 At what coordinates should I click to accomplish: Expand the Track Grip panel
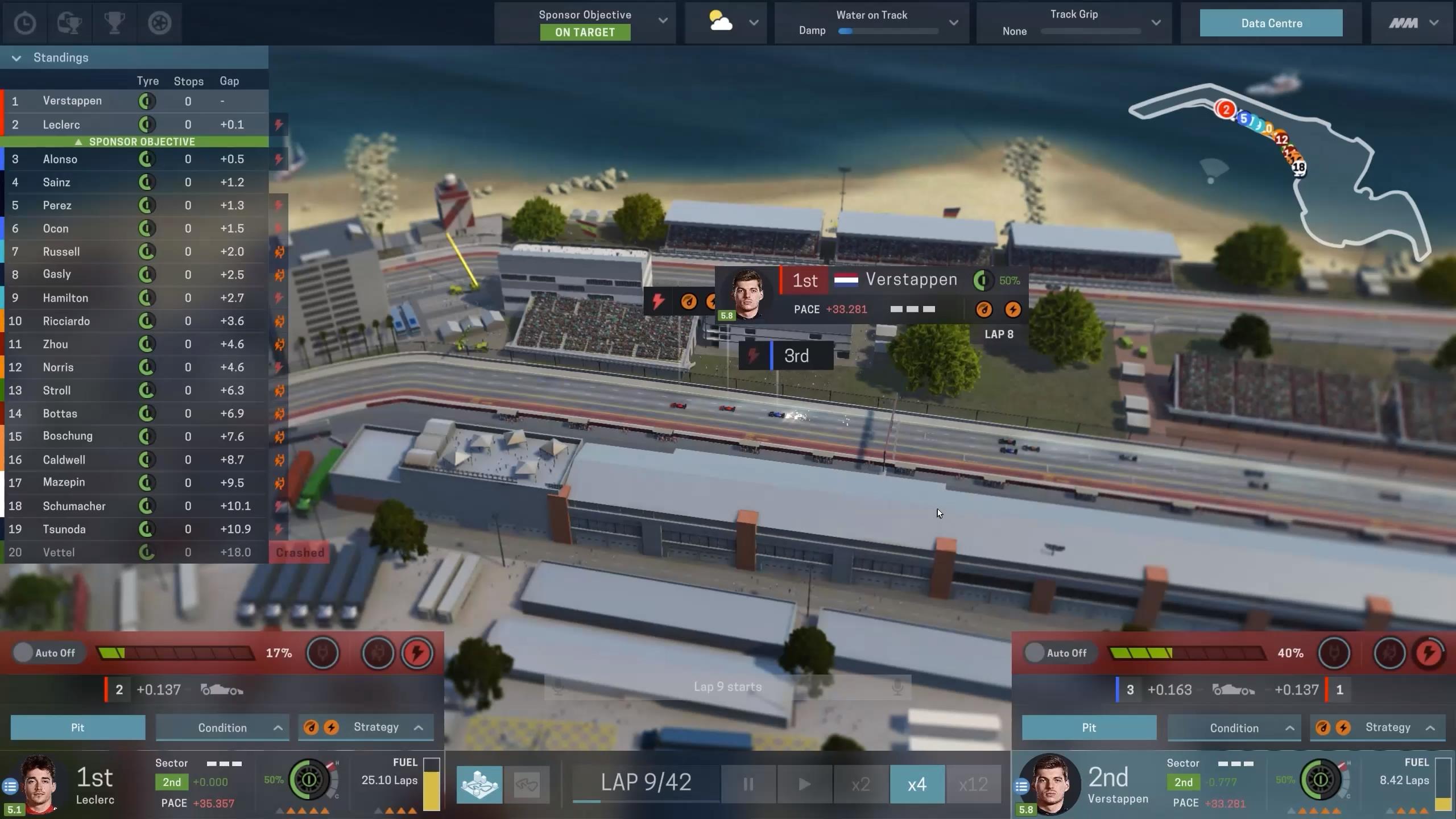coord(1156,23)
